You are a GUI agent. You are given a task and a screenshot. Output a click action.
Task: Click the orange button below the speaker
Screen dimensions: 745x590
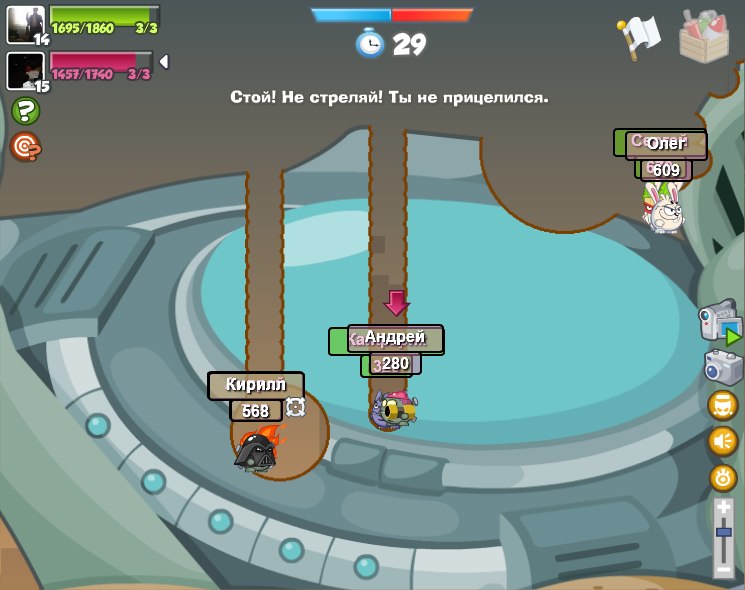pyautogui.click(x=723, y=477)
